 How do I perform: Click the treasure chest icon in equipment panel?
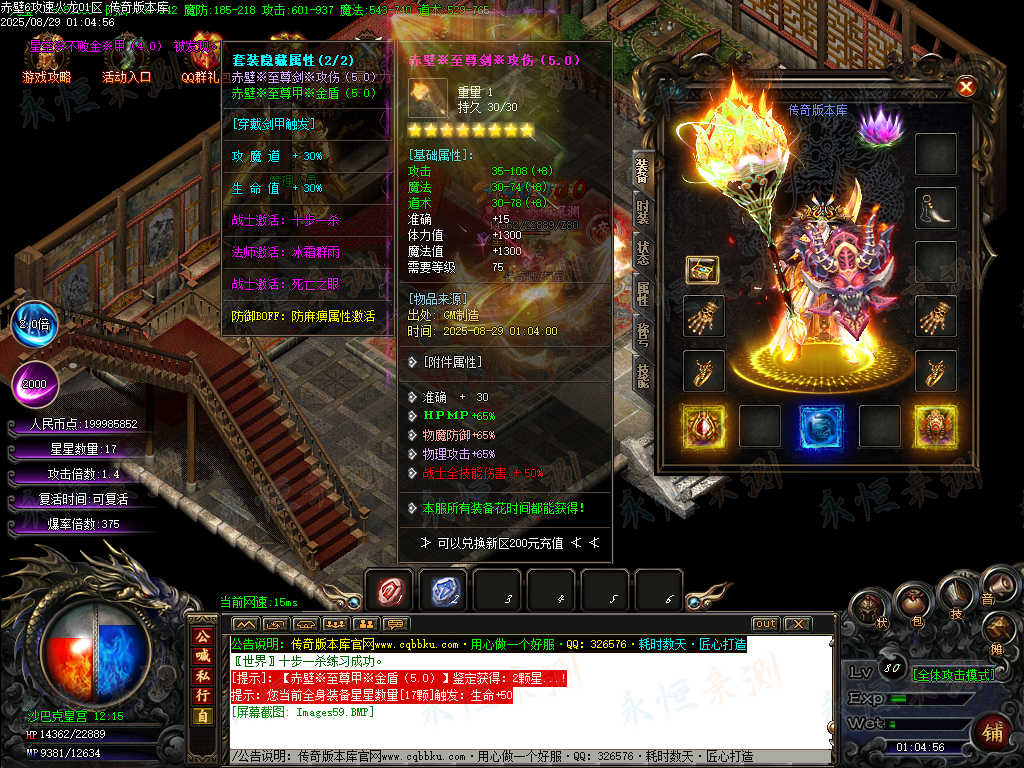pyautogui.click(x=702, y=269)
